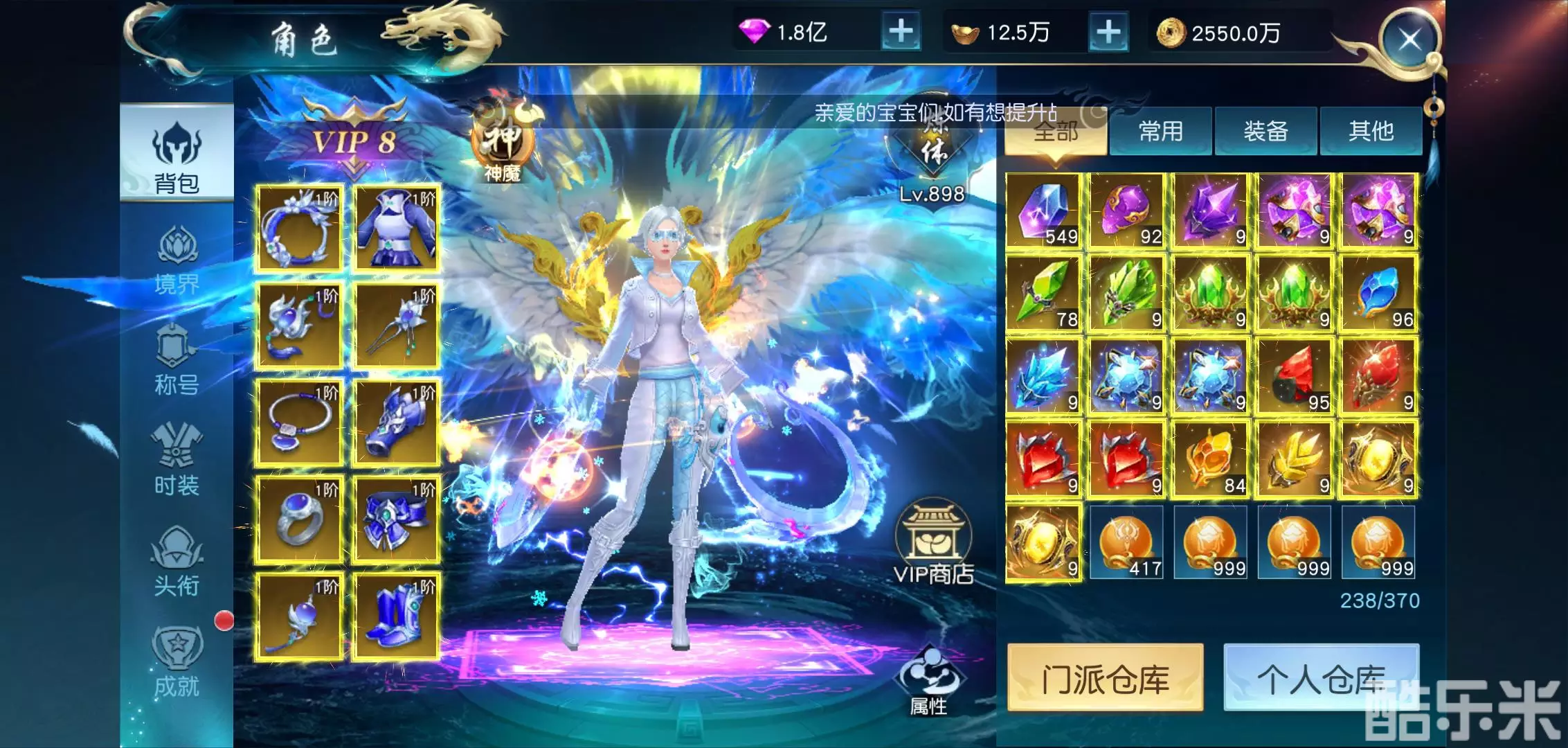Click the VIP 8 banner

353,142
